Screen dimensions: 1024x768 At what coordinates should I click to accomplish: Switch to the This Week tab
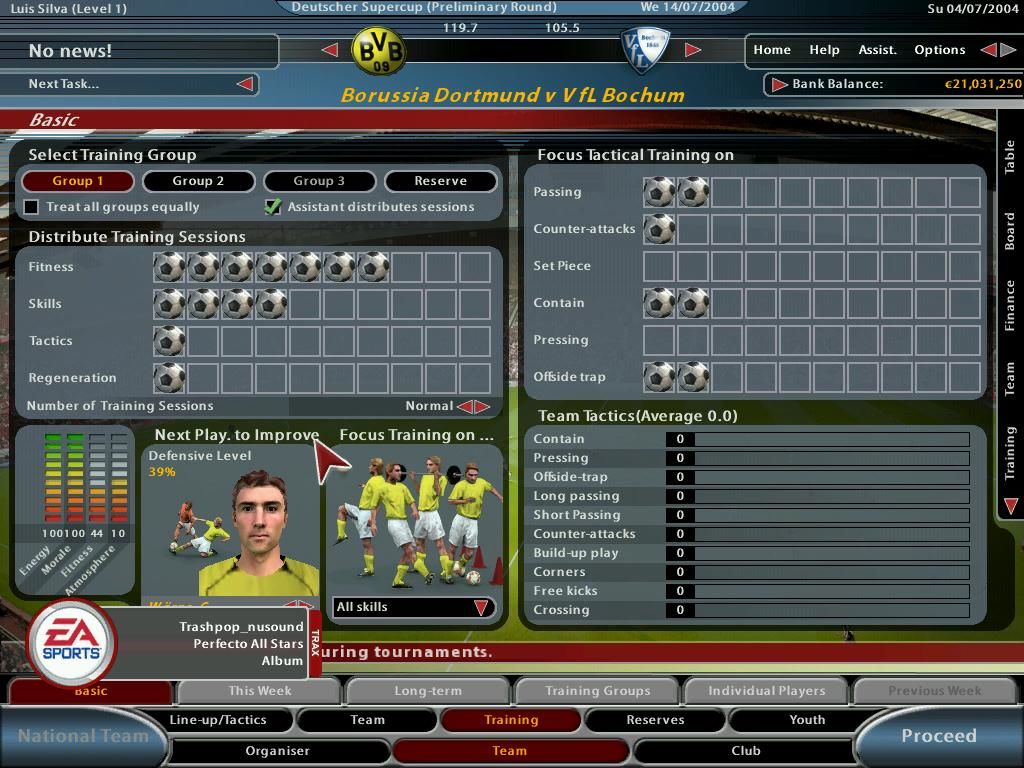260,691
